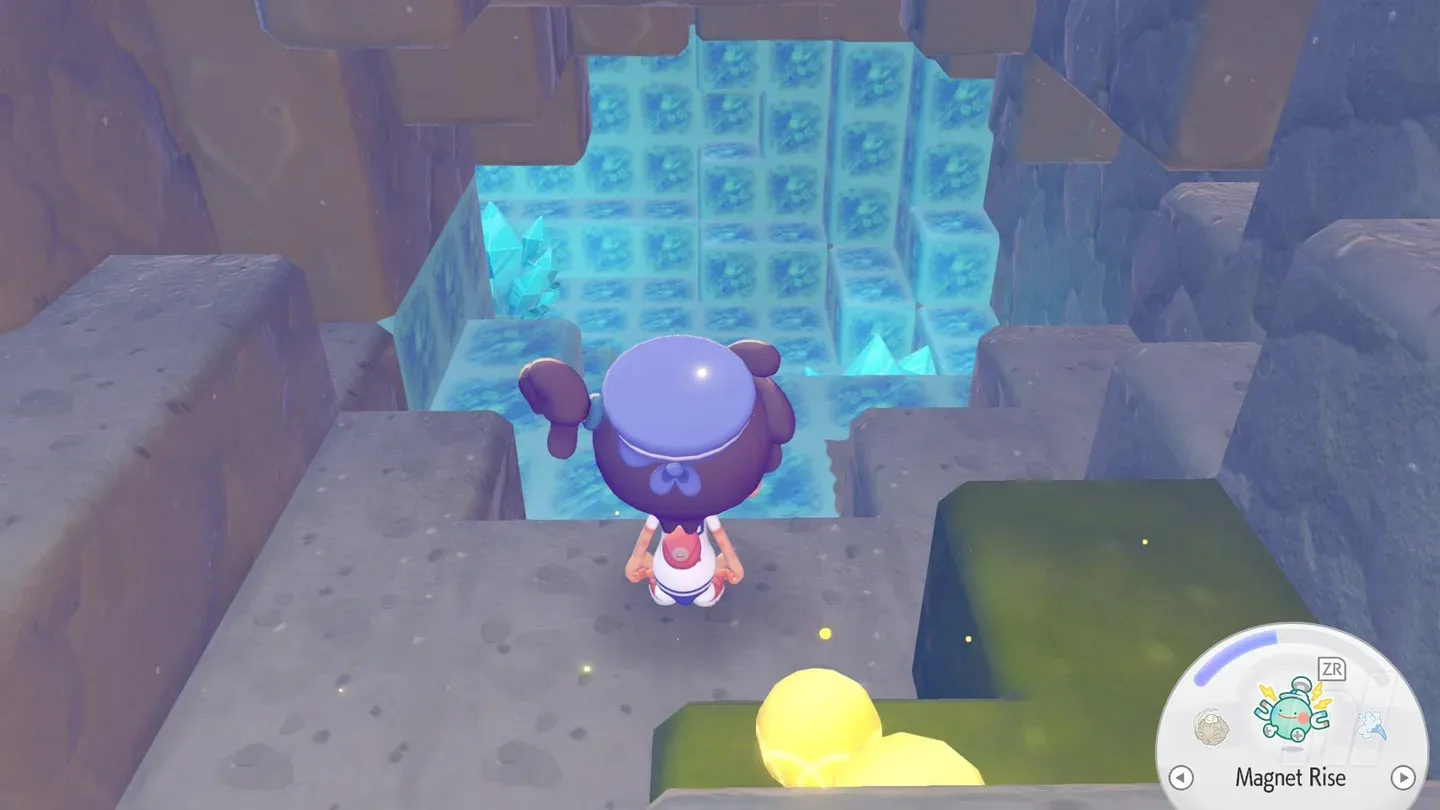Click the smiling face on the move icon
1440x810 pixels.
[1289, 716]
